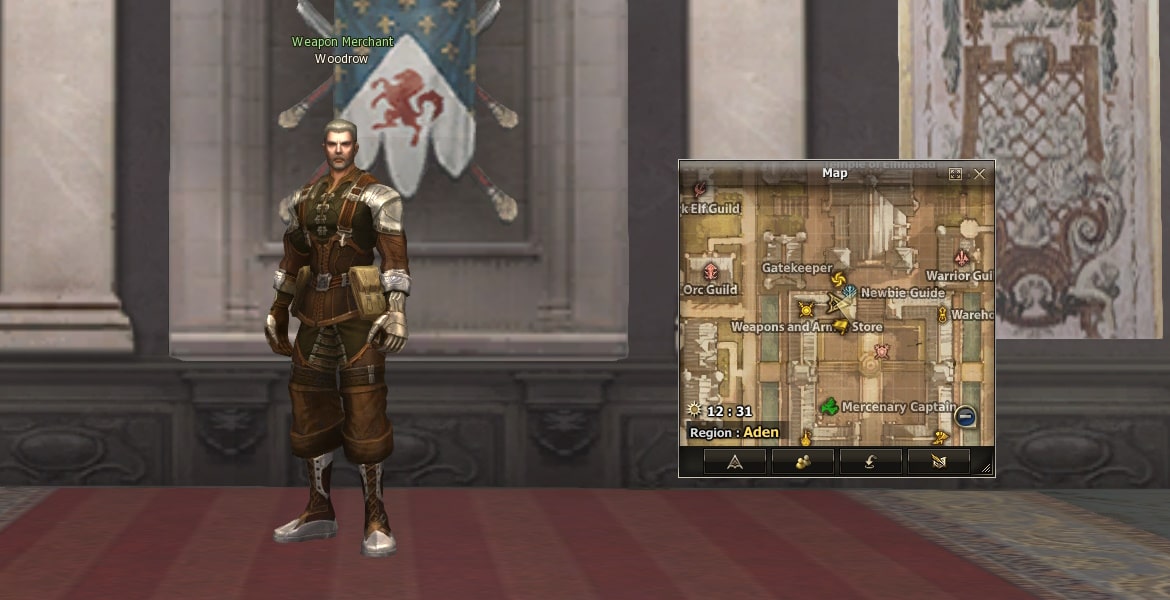Select the Gatekeeper marker on the map
This screenshot has height=600, width=1170.
click(x=838, y=280)
